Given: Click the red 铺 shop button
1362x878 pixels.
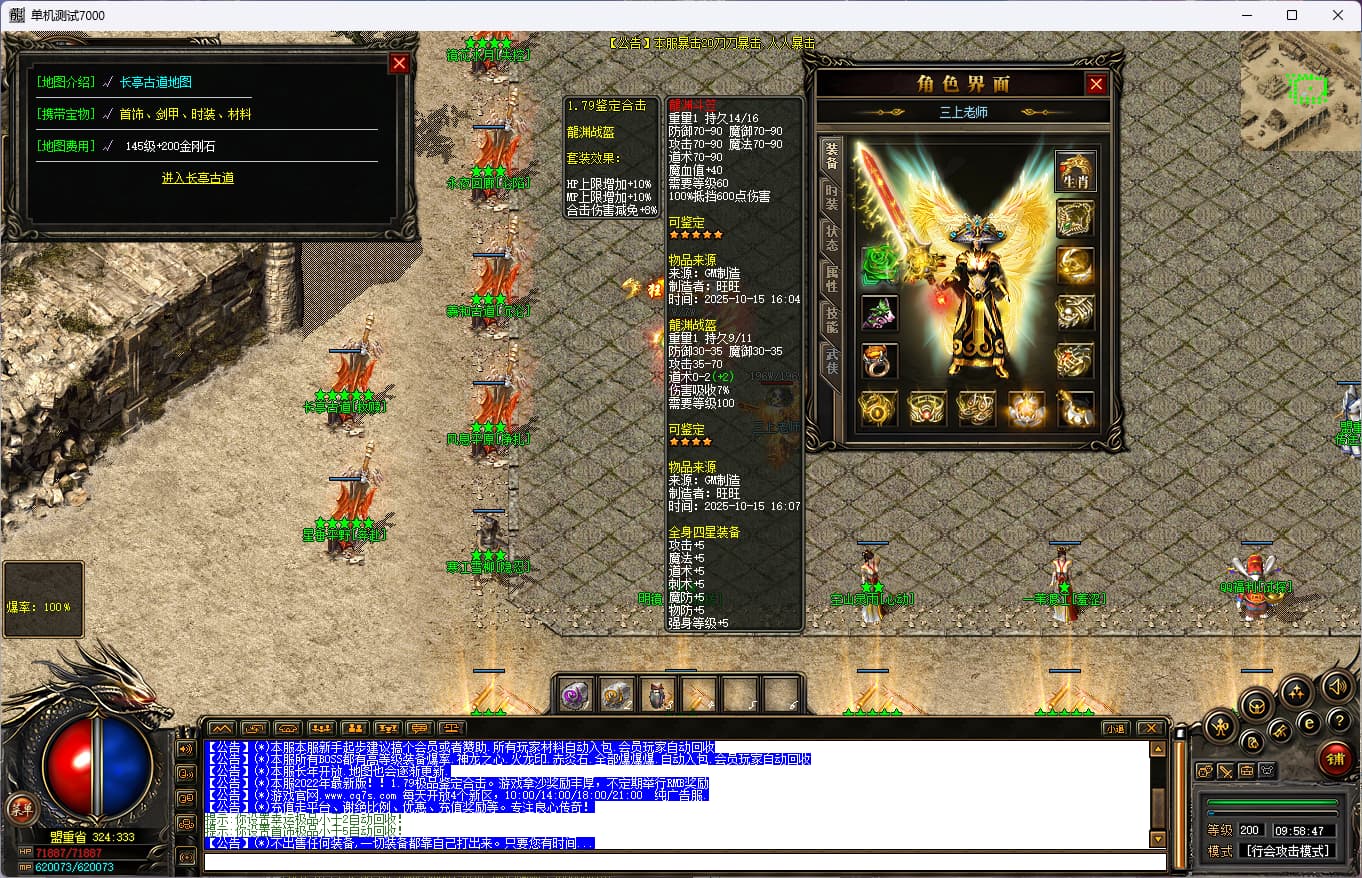Looking at the screenshot, I should tap(1334, 758).
